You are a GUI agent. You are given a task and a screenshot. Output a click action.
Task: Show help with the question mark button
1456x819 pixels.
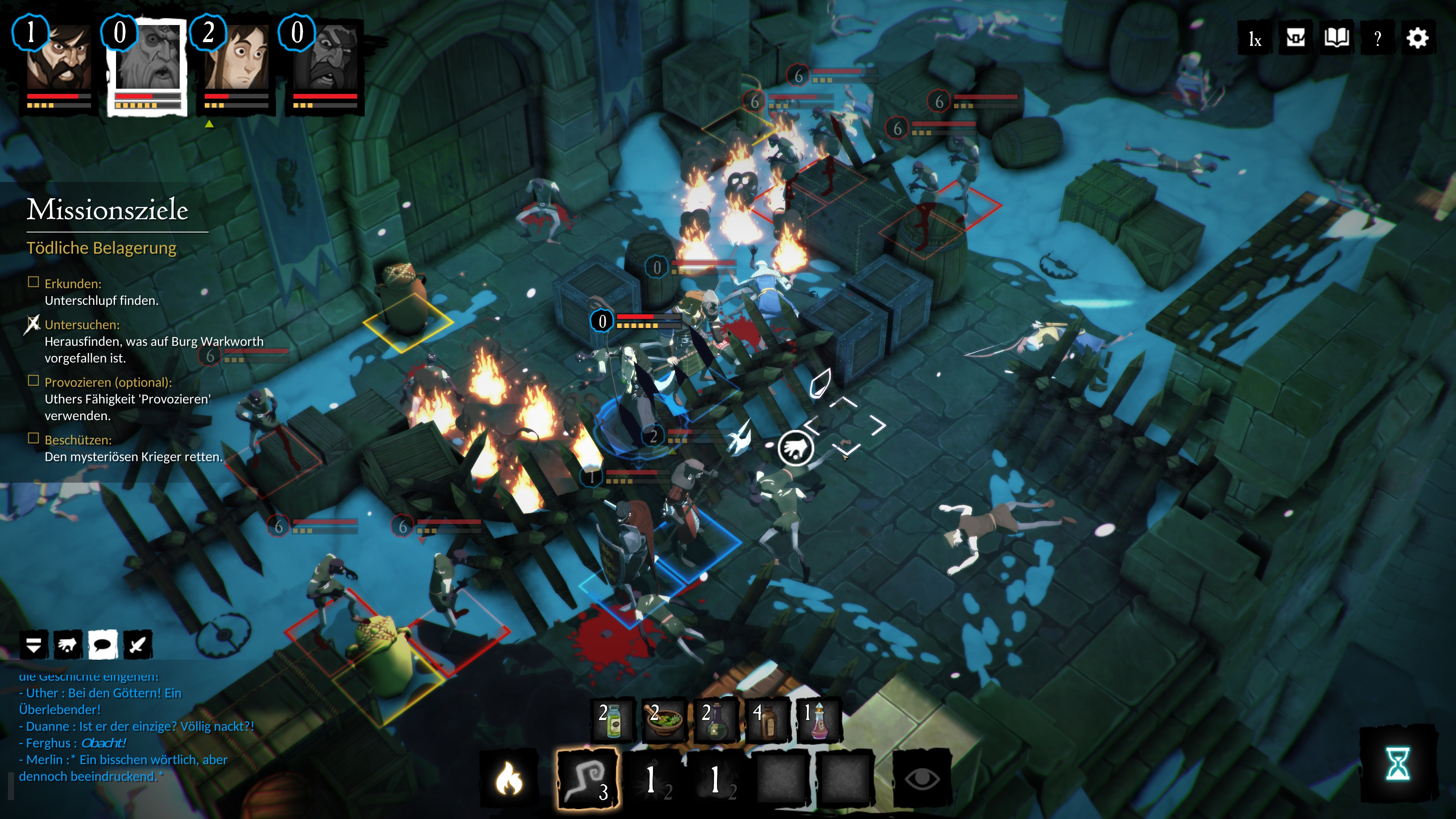pyautogui.click(x=1378, y=39)
